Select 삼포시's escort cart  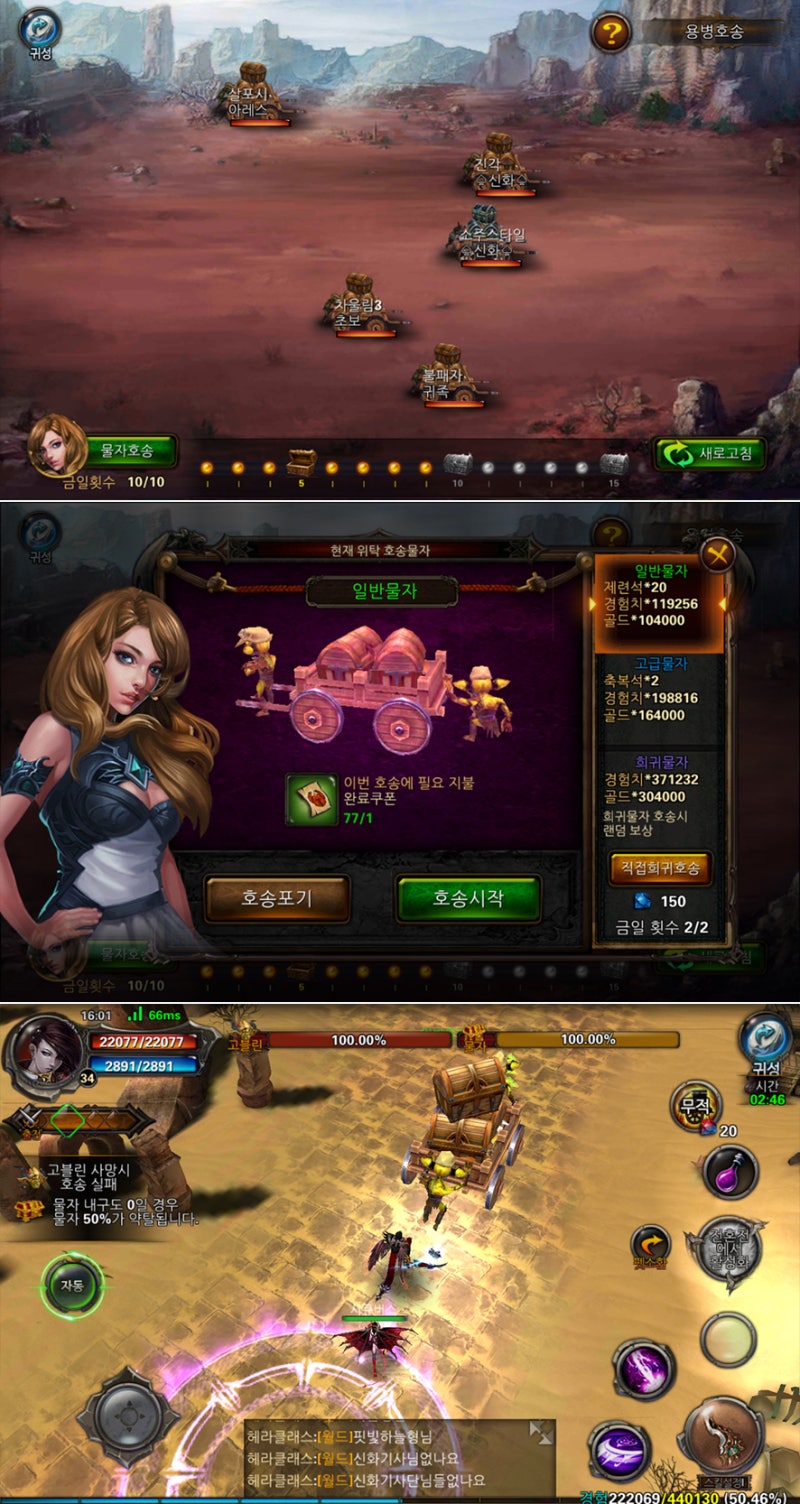[255, 91]
